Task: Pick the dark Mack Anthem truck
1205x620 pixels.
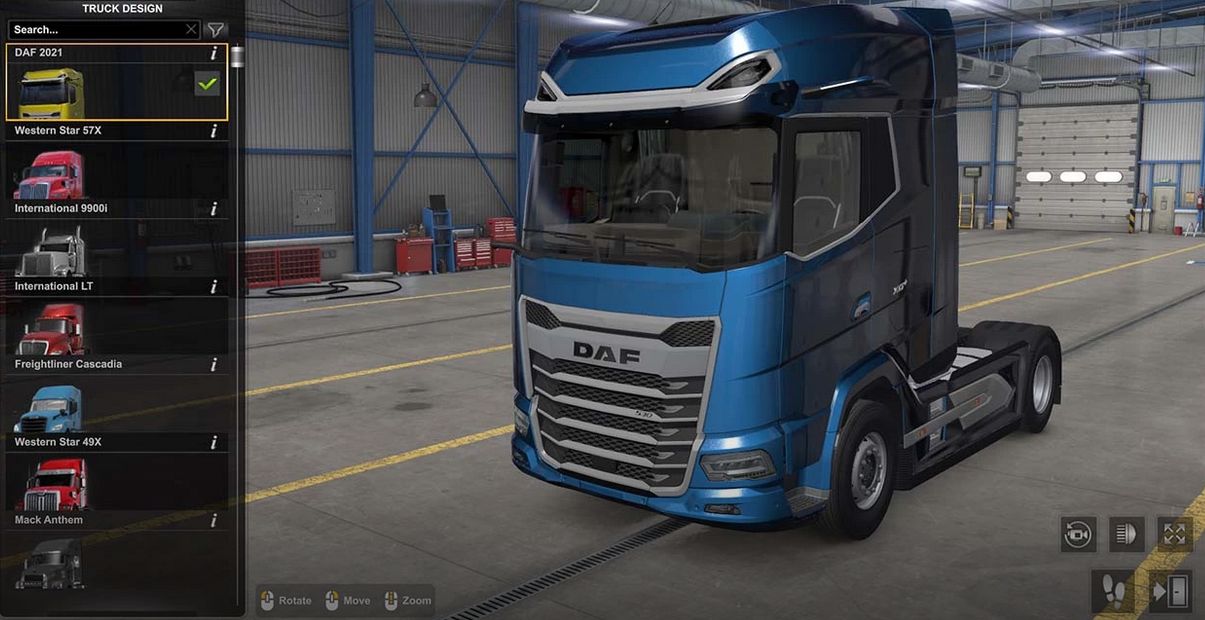Action: [x=50, y=562]
